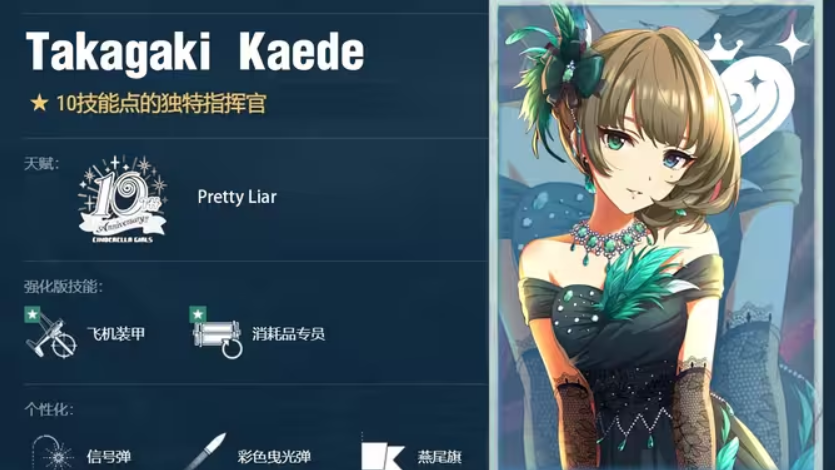Click the 飞机装甲 enhanced skill icon
The width and height of the screenshot is (835, 470).
51,333
